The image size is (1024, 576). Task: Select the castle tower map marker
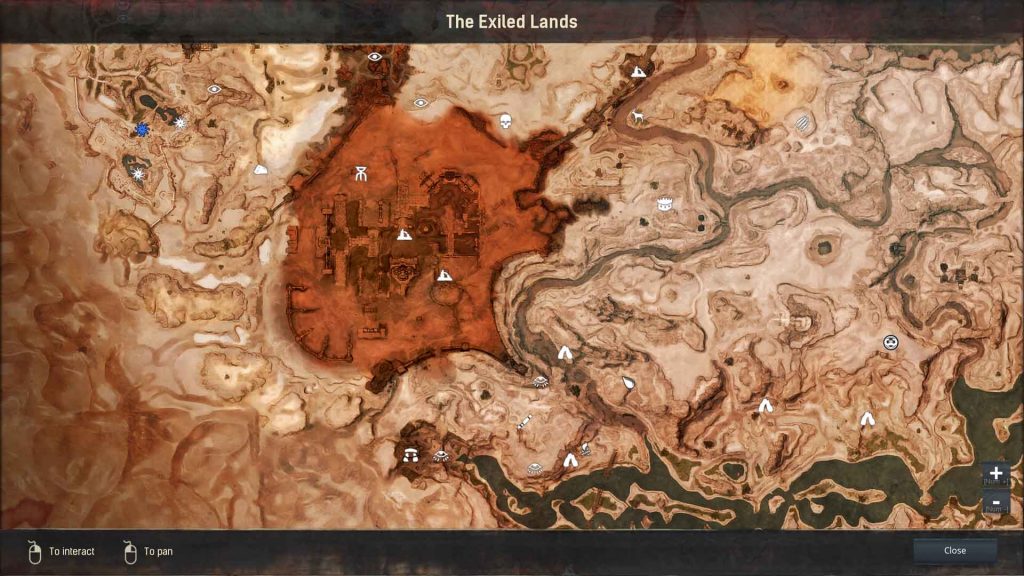tap(663, 204)
